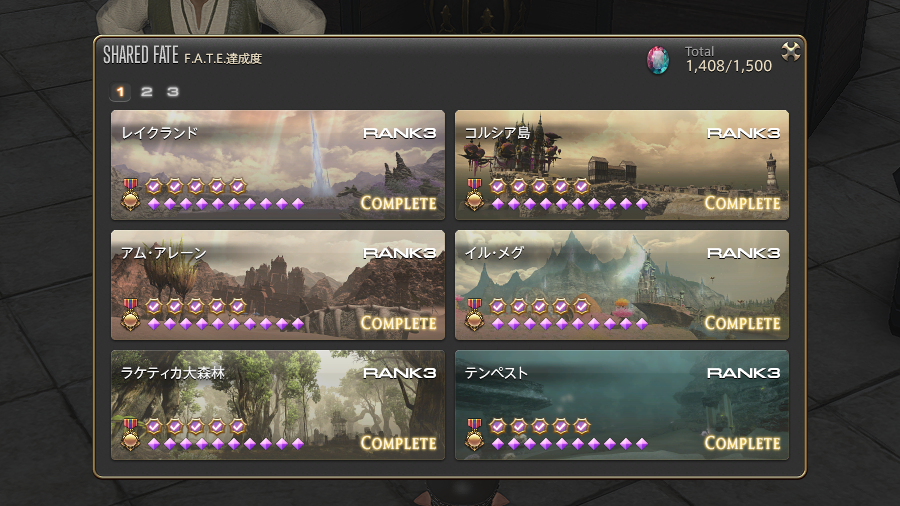Open page 3 of Shared FATE

[172, 92]
